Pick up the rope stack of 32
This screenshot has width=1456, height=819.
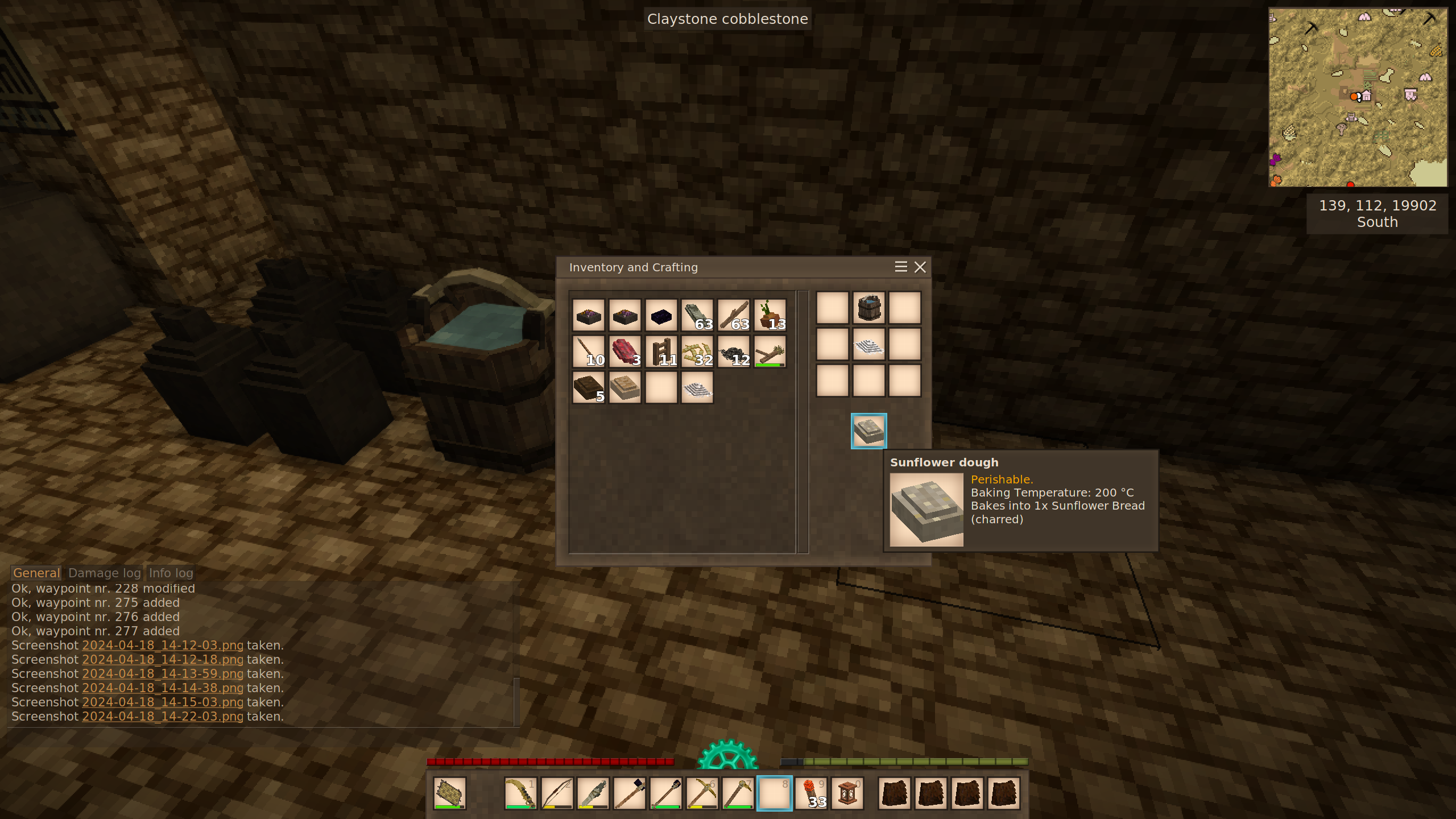697,351
